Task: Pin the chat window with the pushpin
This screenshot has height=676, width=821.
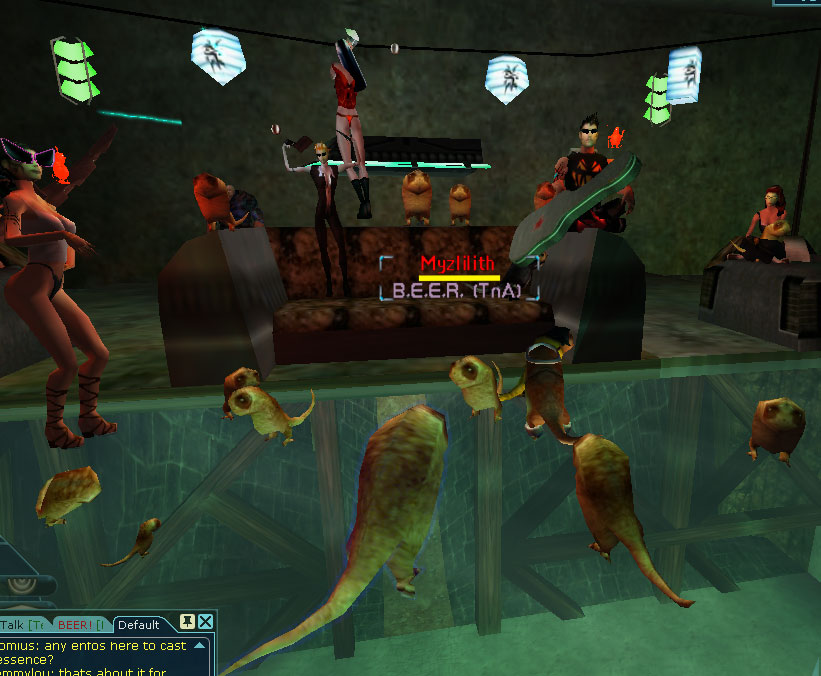Action: pos(186,623)
